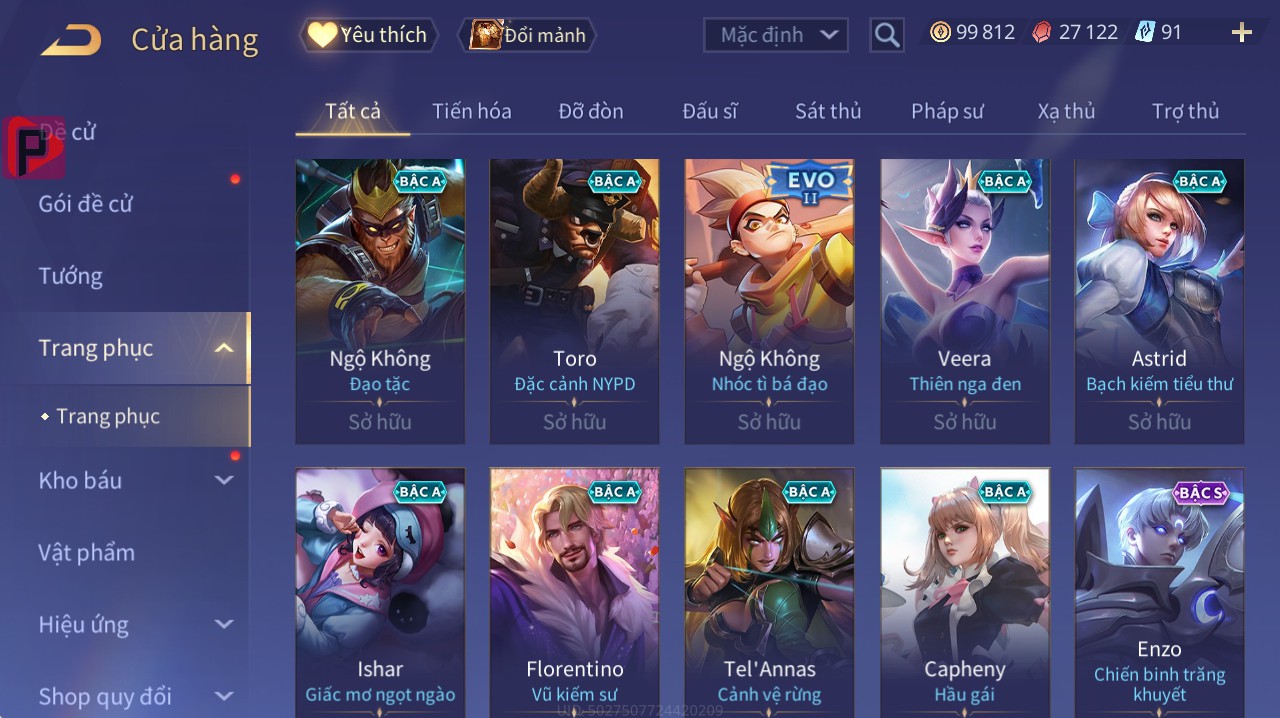Switch to the Trợ thủ tab
Viewport: 1280px width, 718px height.
pos(1185,111)
